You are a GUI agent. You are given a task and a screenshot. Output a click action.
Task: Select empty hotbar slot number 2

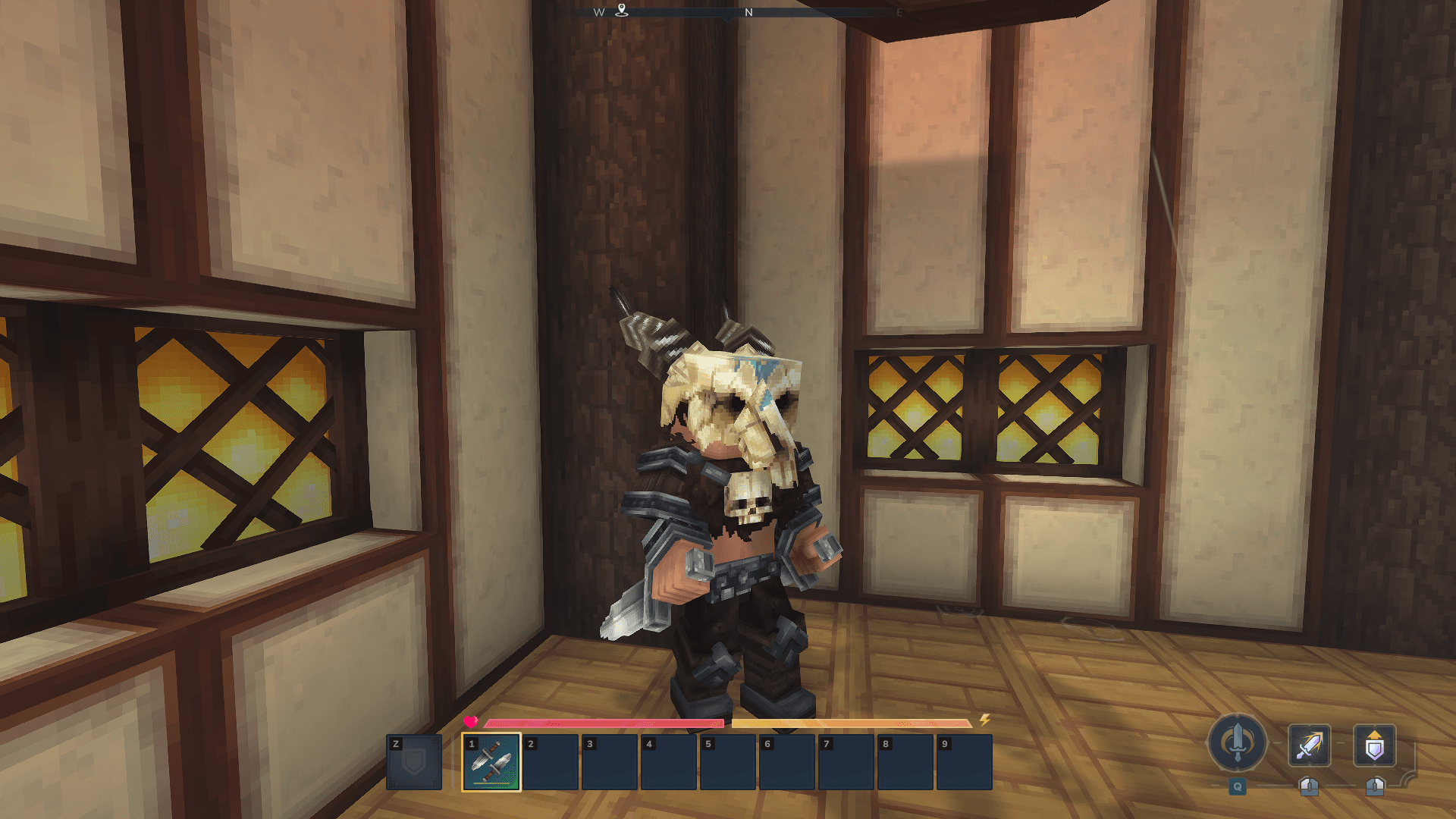coord(551,762)
